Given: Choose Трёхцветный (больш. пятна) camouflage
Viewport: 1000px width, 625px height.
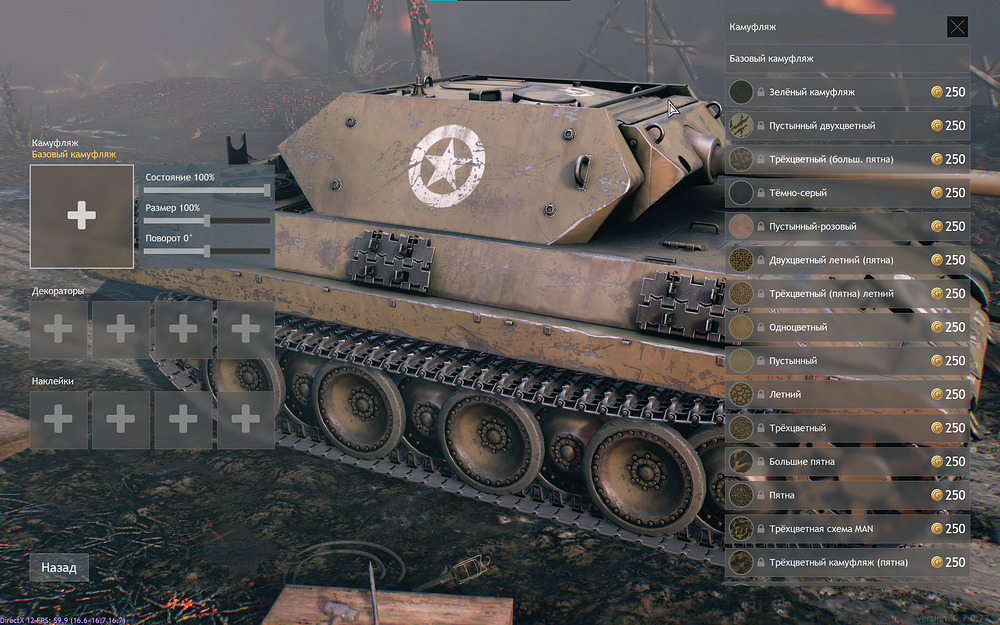Looking at the screenshot, I should click(847, 159).
